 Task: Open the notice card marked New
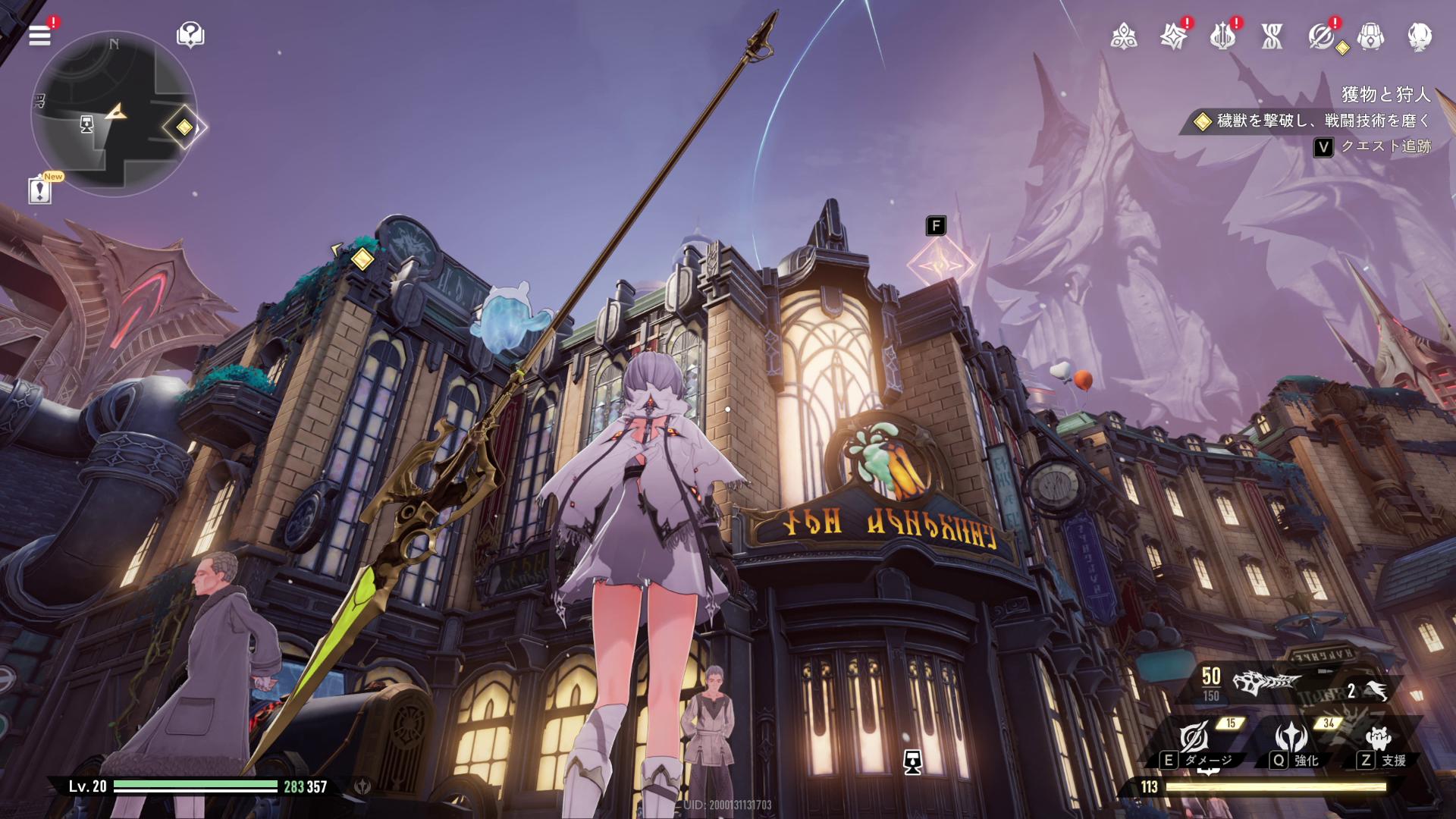40,190
